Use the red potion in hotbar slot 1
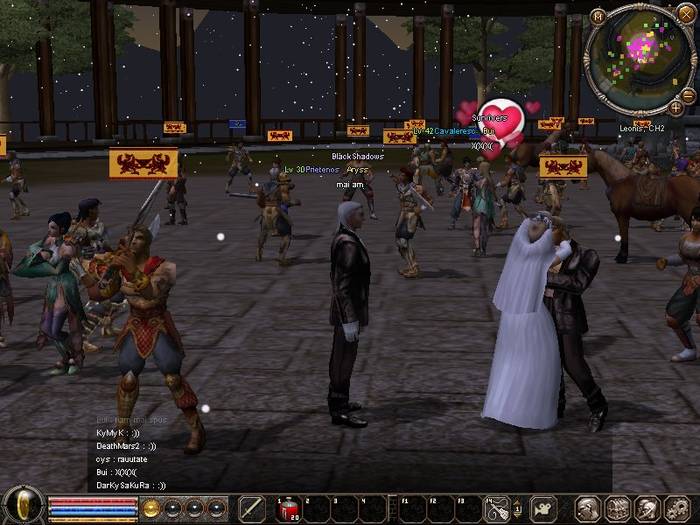 tap(287, 508)
